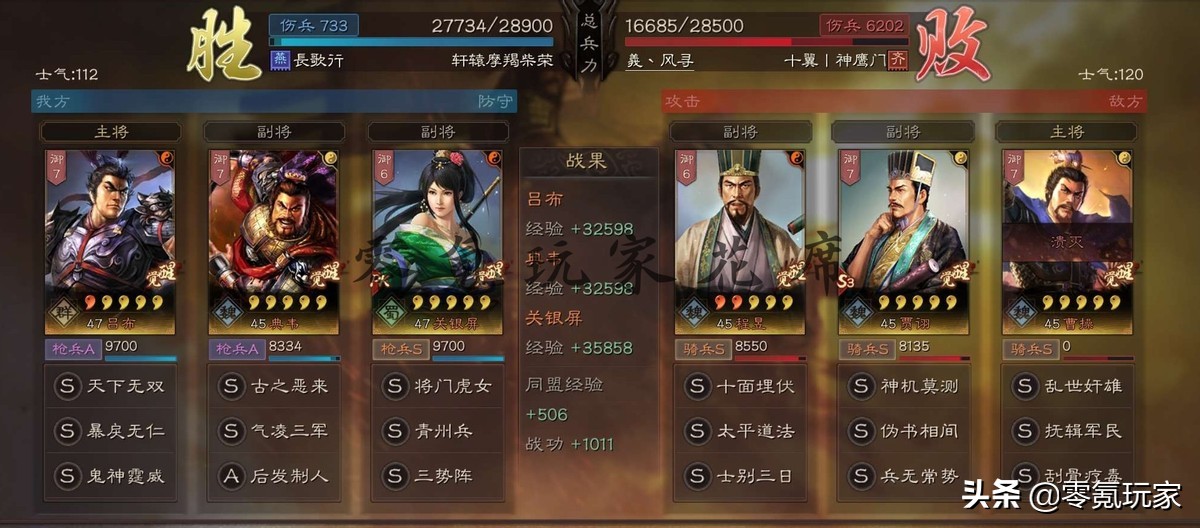Show the 天下无双 skill details

coord(110,386)
